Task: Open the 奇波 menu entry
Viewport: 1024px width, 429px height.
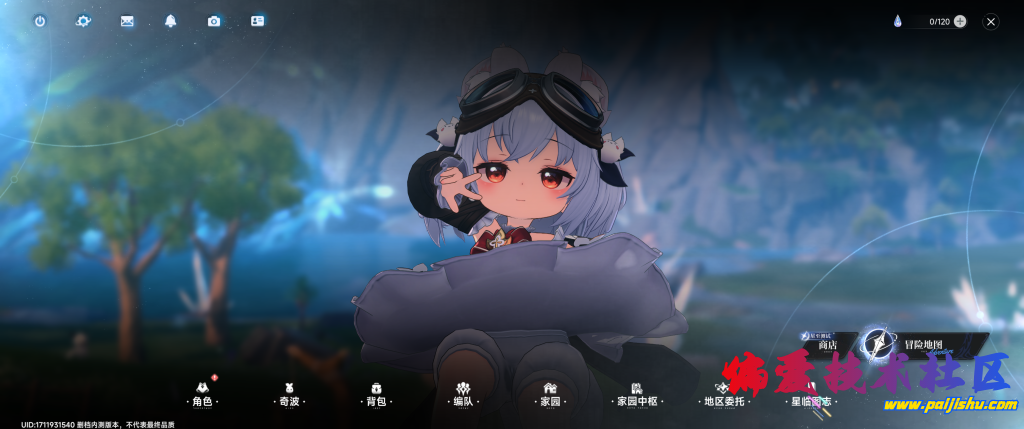Action: (x=290, y=395)
